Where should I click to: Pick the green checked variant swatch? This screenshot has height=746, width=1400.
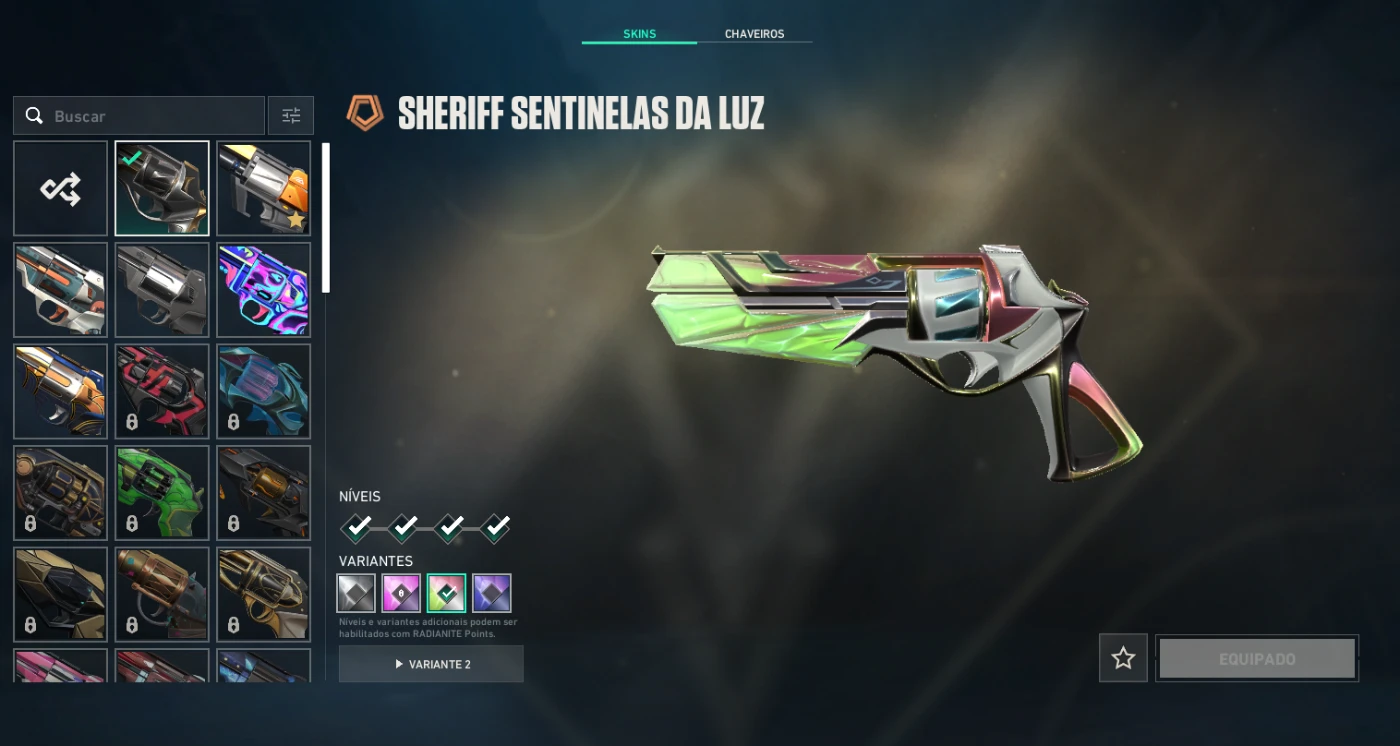click(446, 593)
